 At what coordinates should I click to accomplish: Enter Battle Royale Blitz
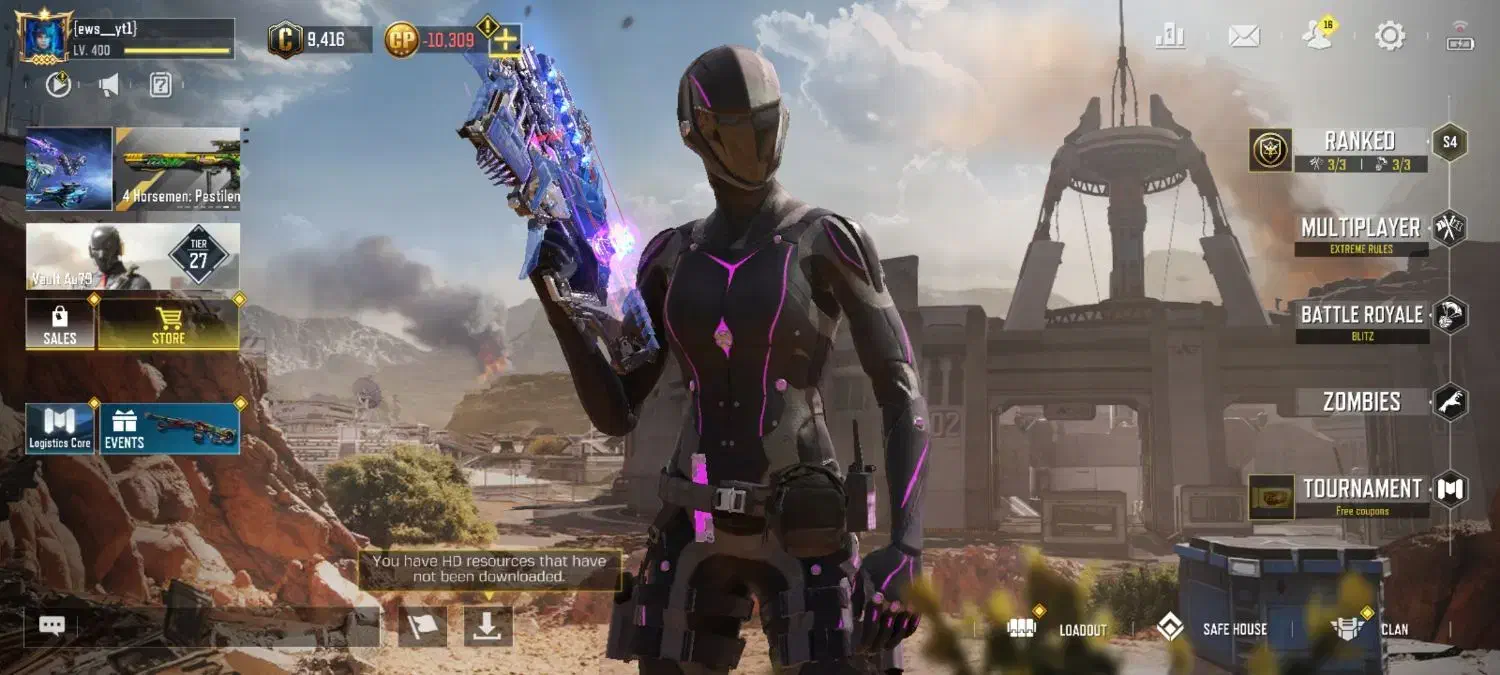point(1362,320)
